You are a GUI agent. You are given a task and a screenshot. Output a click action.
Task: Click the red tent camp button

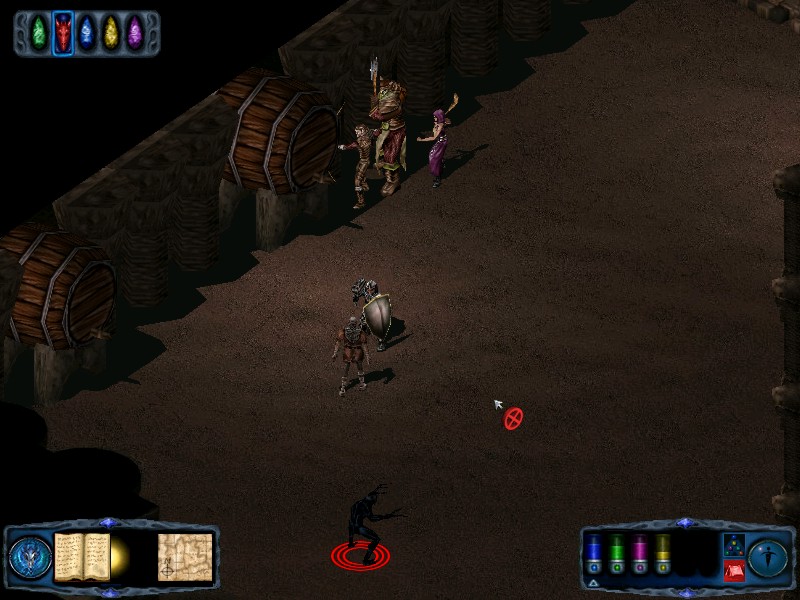[x=733, y=571]
